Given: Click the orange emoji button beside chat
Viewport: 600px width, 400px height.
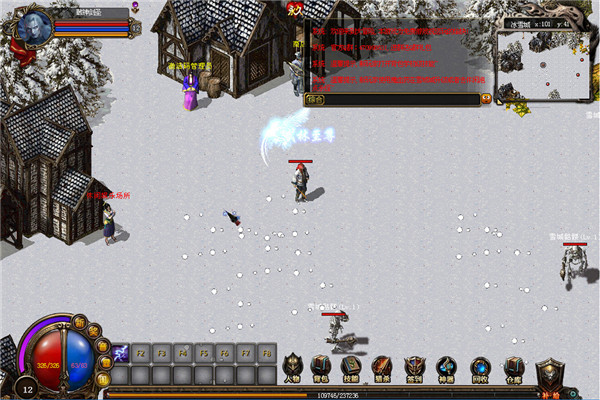Looking at the screenshot, I should tap(487, 99).
